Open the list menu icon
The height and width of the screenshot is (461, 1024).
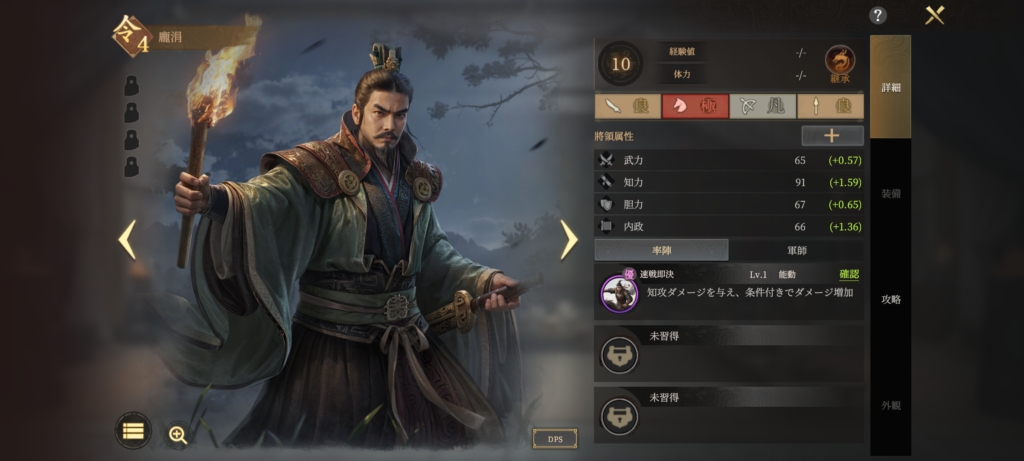[133, 431]
